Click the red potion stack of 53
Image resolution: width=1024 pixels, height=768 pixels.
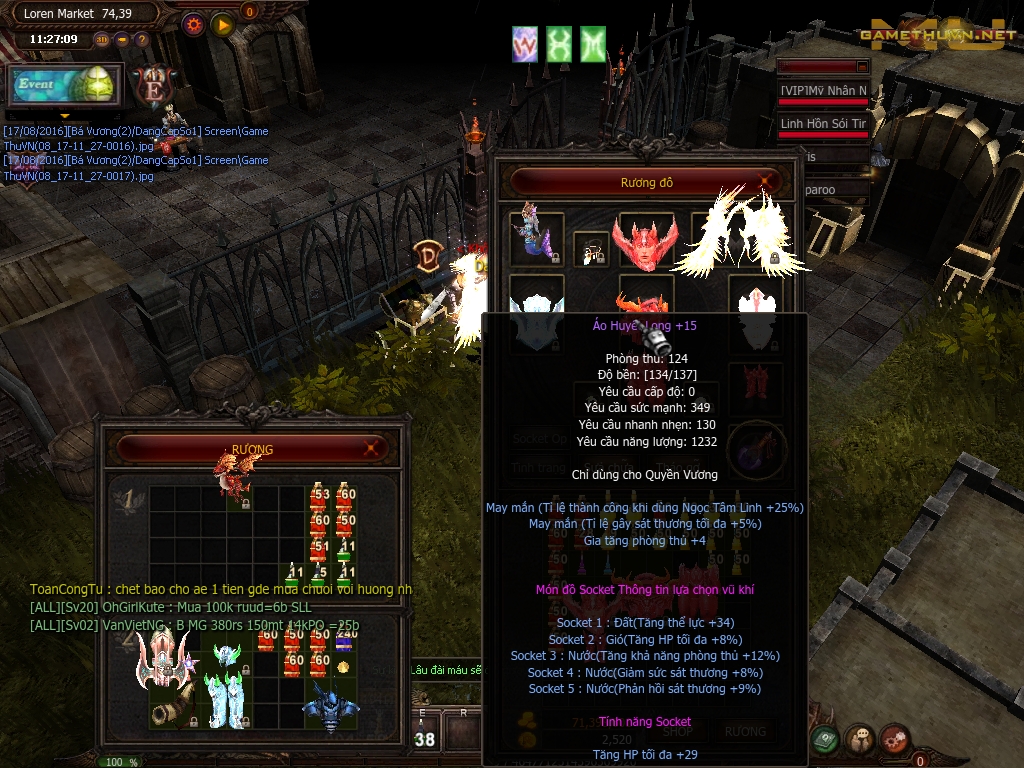click(319, 495)
